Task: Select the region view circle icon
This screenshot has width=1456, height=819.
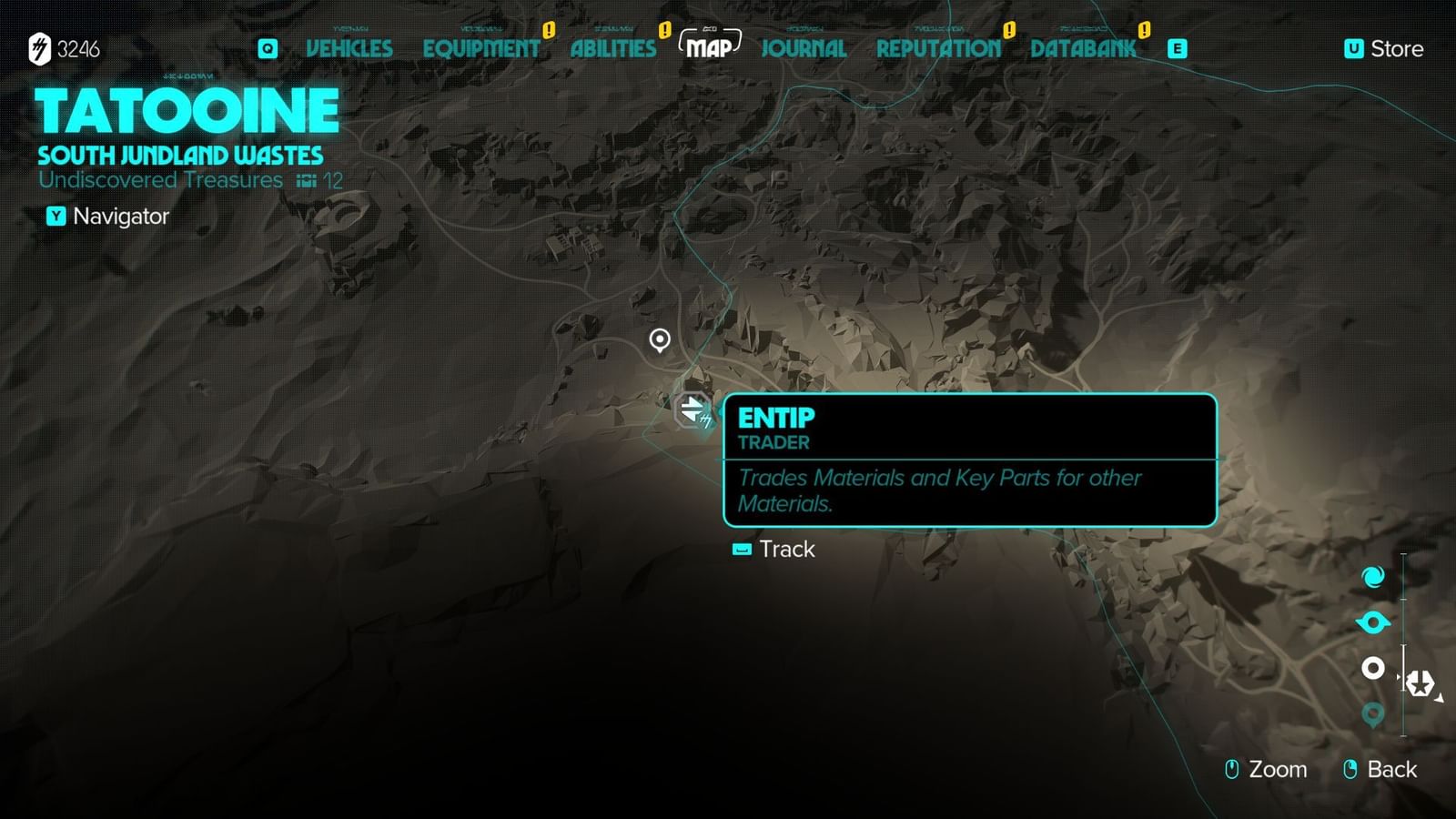Action: [x=1372, y=669]
